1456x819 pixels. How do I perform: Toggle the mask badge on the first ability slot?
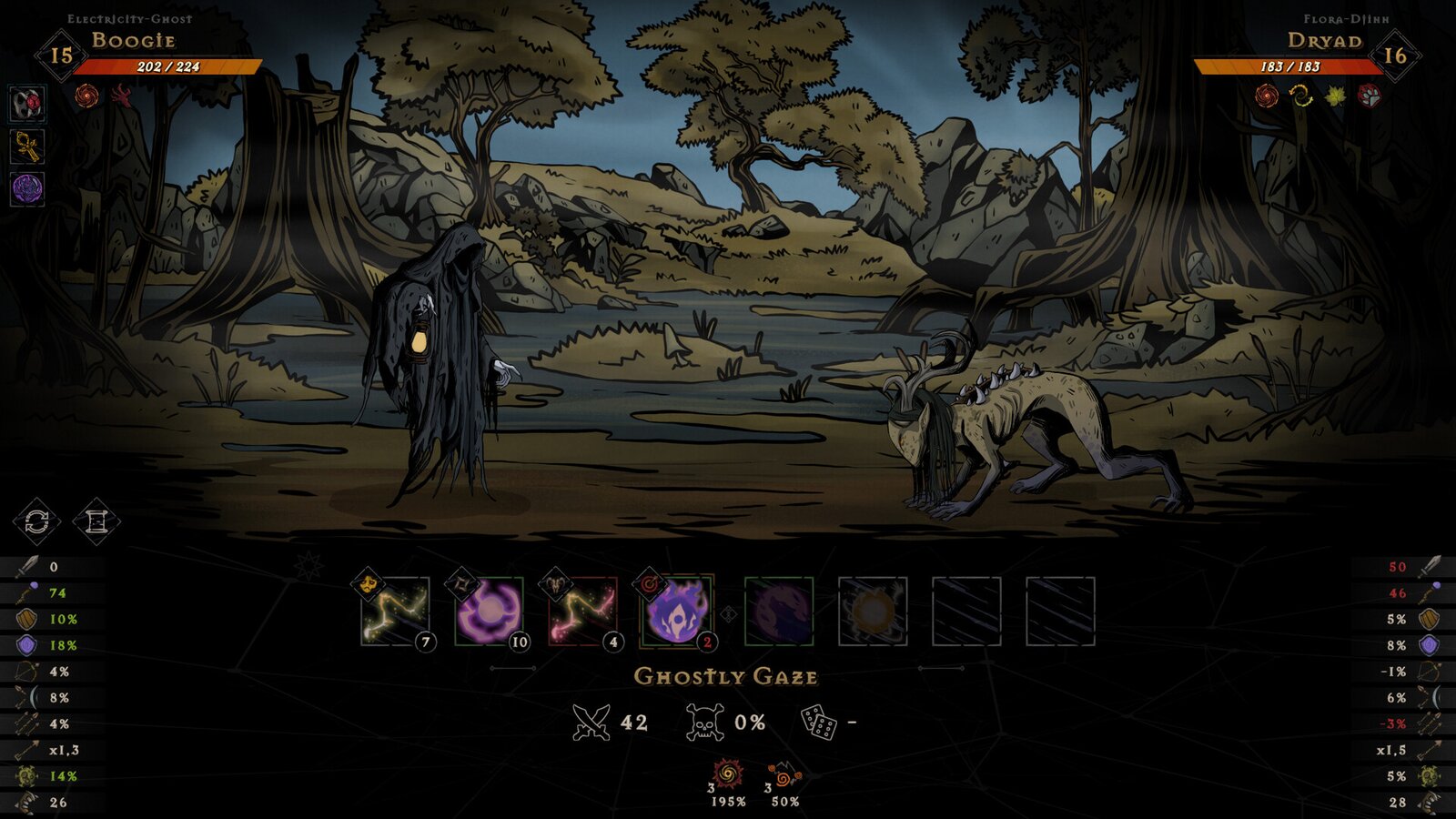(x=367, y=585)
